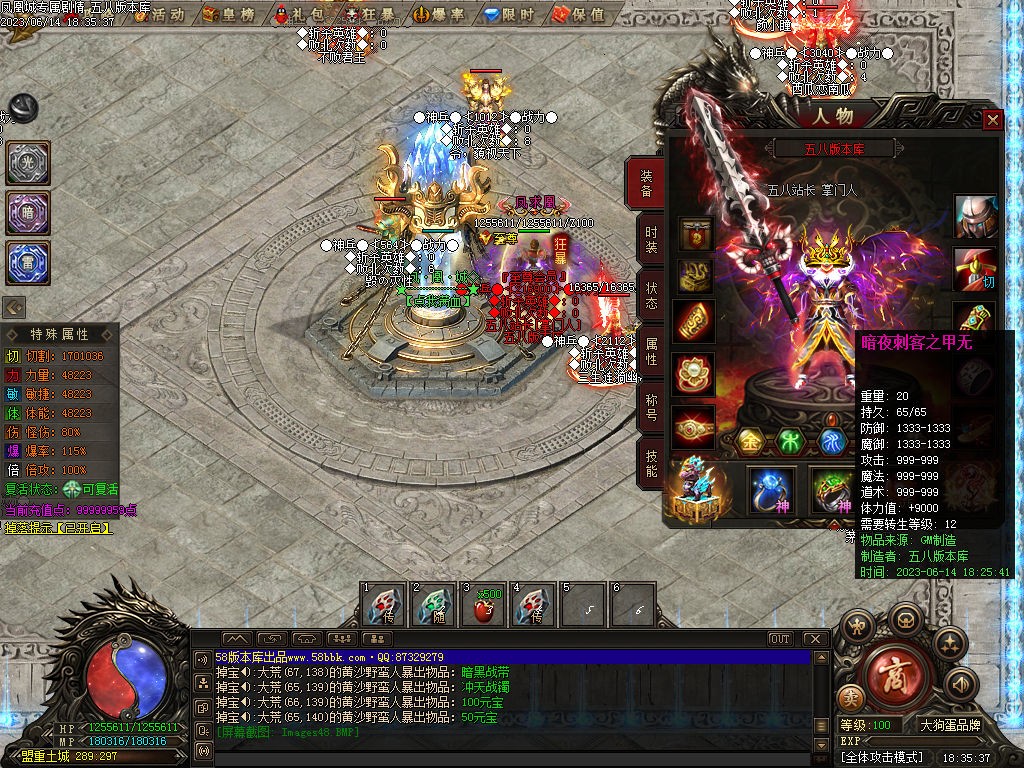Screen dimensions: 1024x768
Task: Switch to the 时装 costume tab
Action: pos(651,239)
